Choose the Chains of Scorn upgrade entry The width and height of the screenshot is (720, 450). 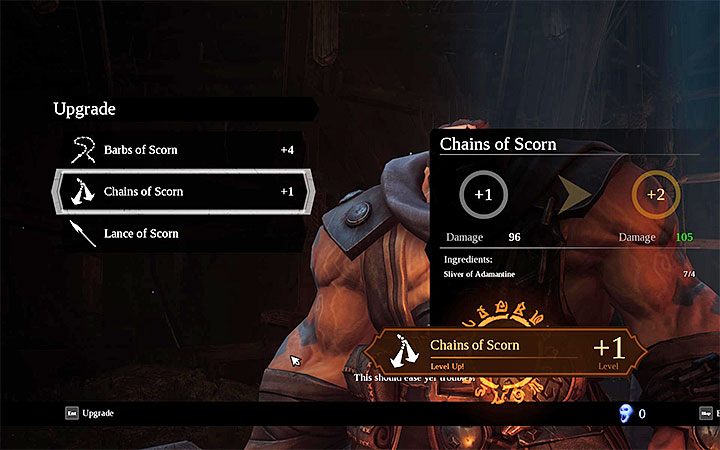[x=143, y=191]
